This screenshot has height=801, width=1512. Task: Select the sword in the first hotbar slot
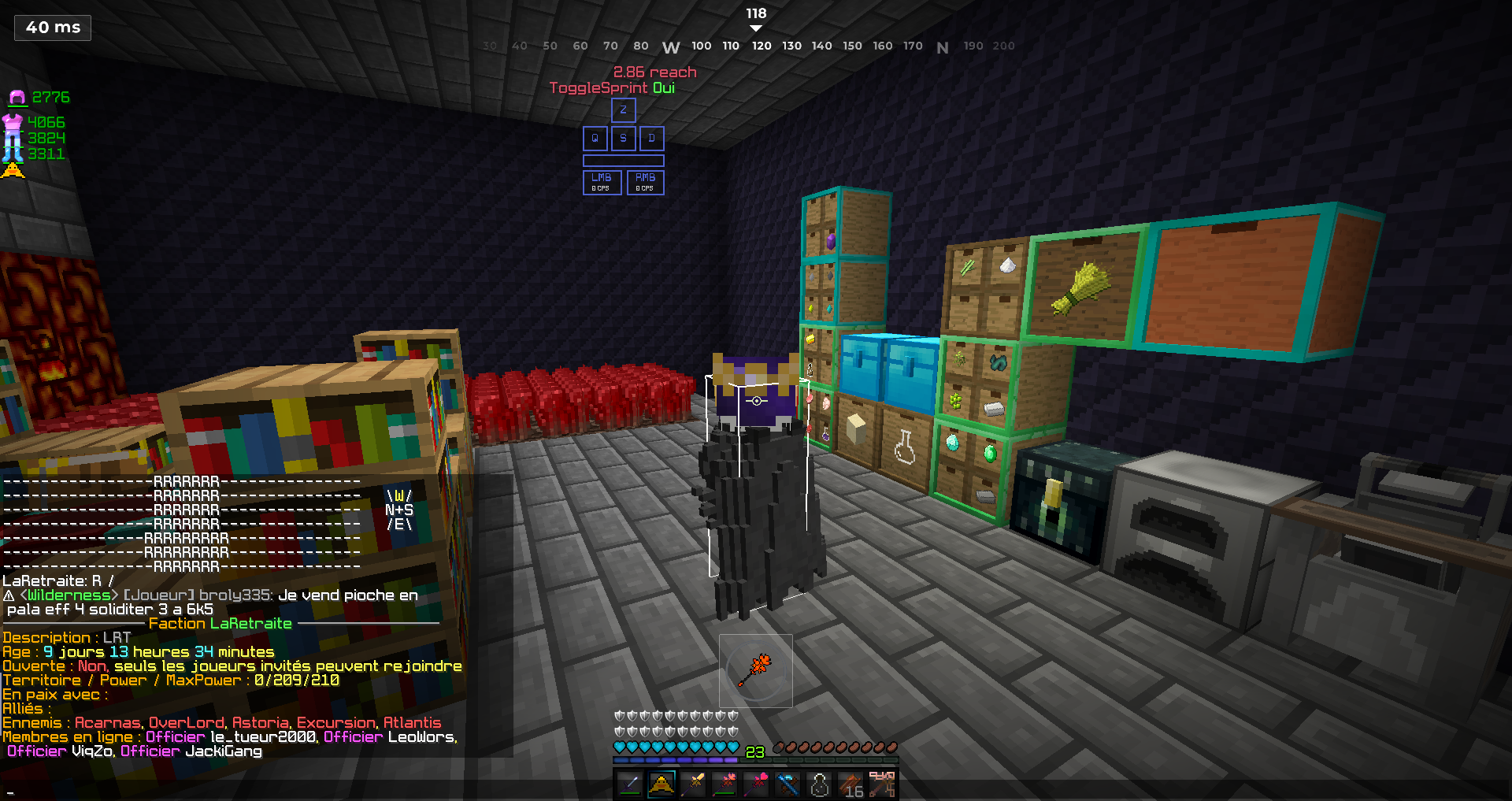tap(628, 784)
